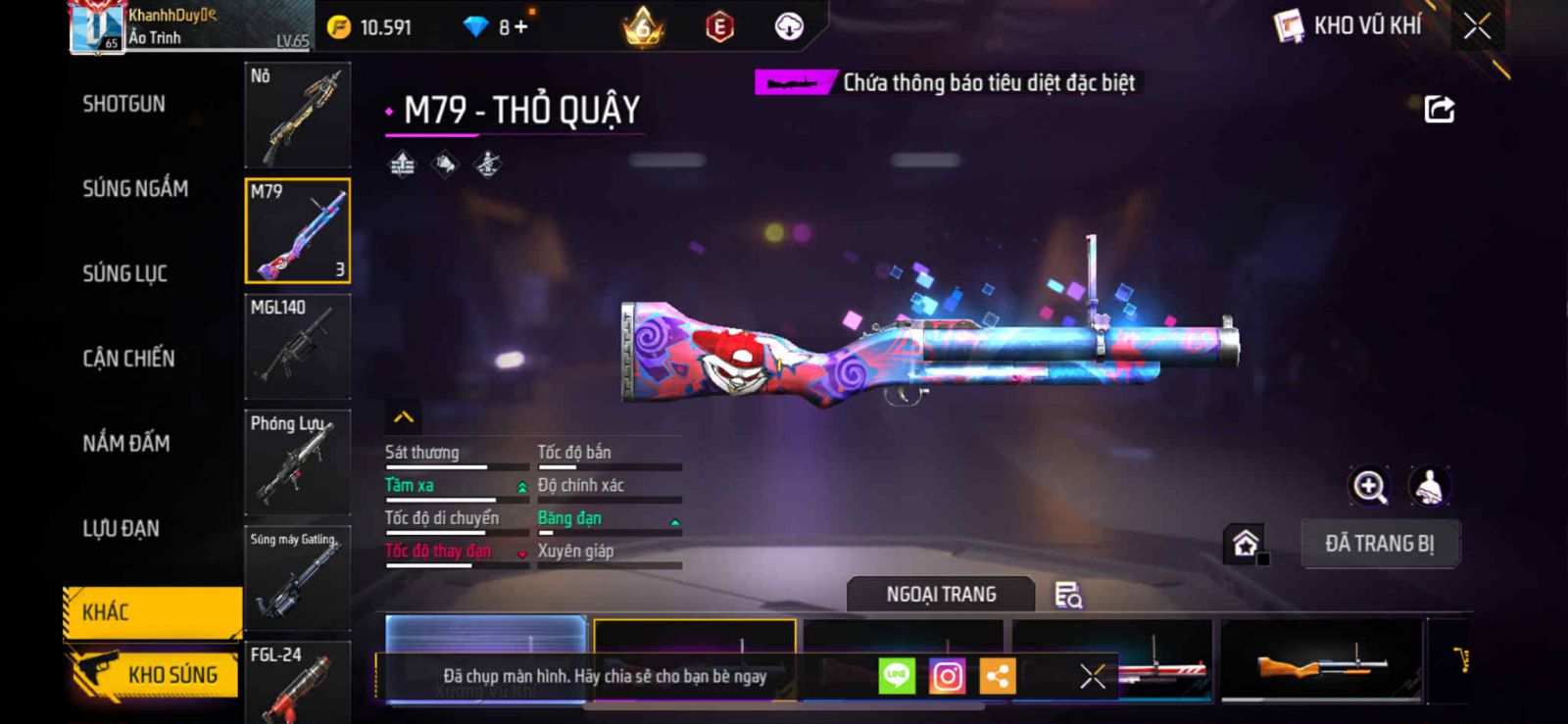
Task: Select the Phóng Lựu weapon thumbnail
Action: coord(297,461)
